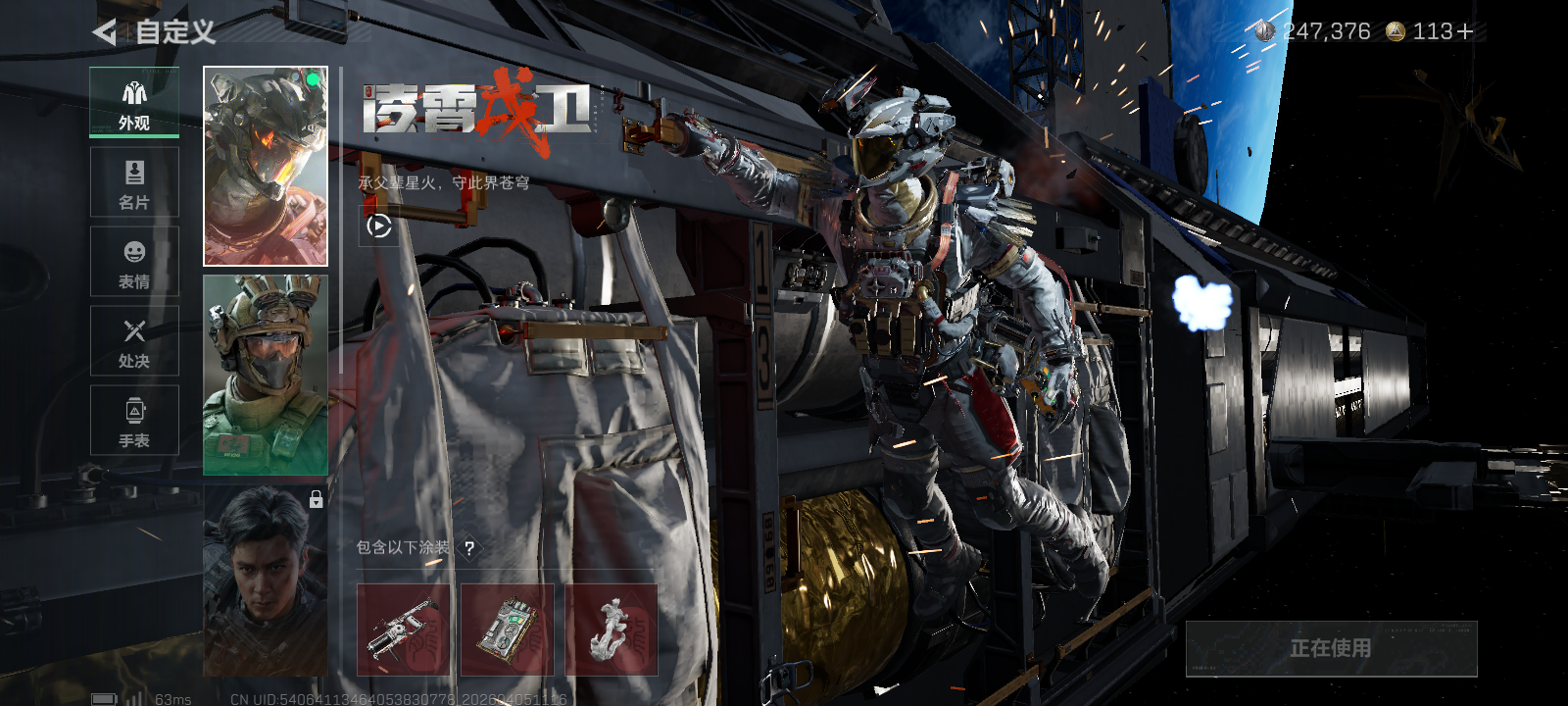The width and height of the screenshot is (1568, 706).
Task: Click the 正在使用 in-use button
Action: pyautogui.click(x=1331, y=648)
